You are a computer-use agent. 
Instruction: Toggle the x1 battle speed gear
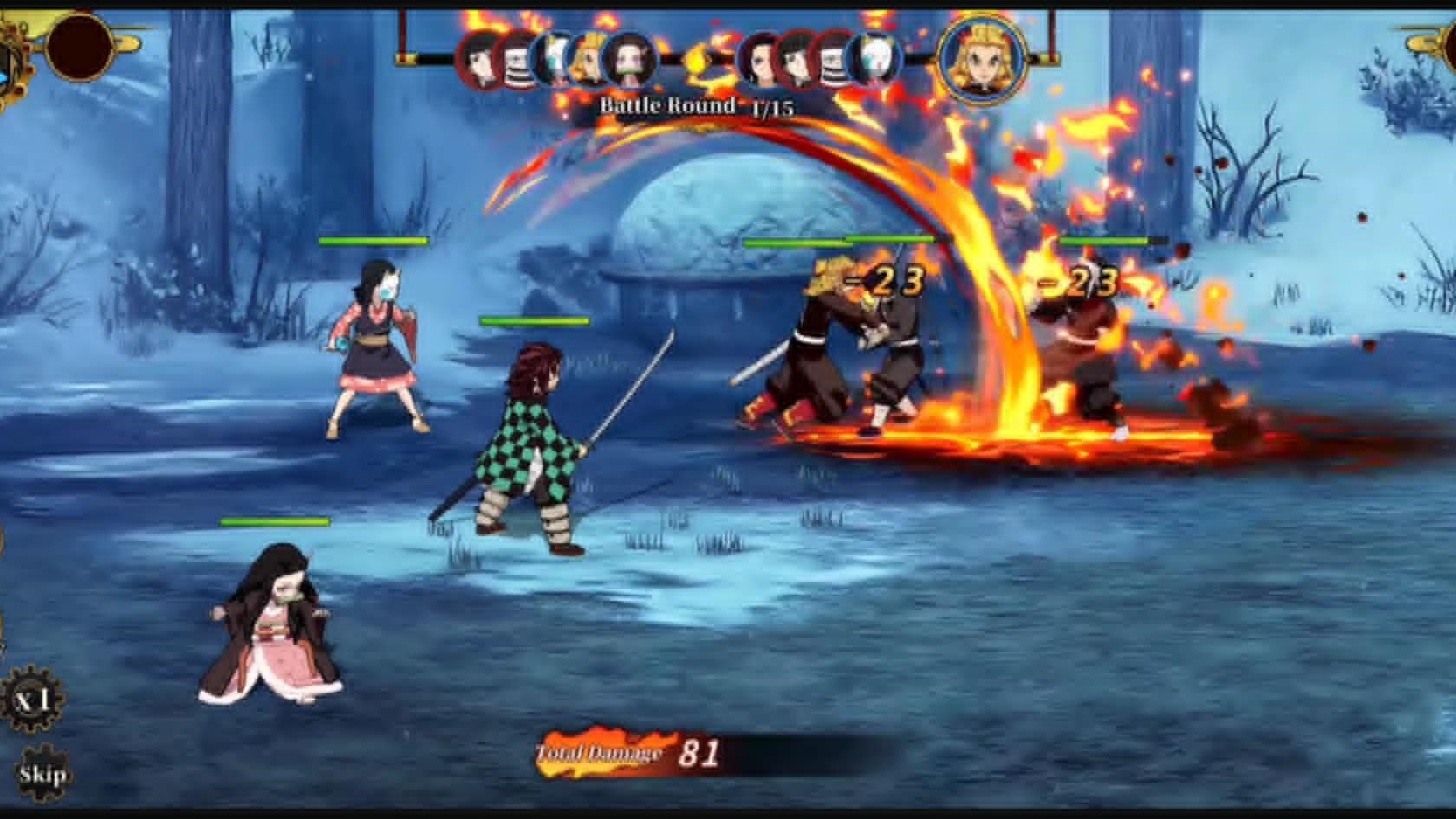click(33, 699)
